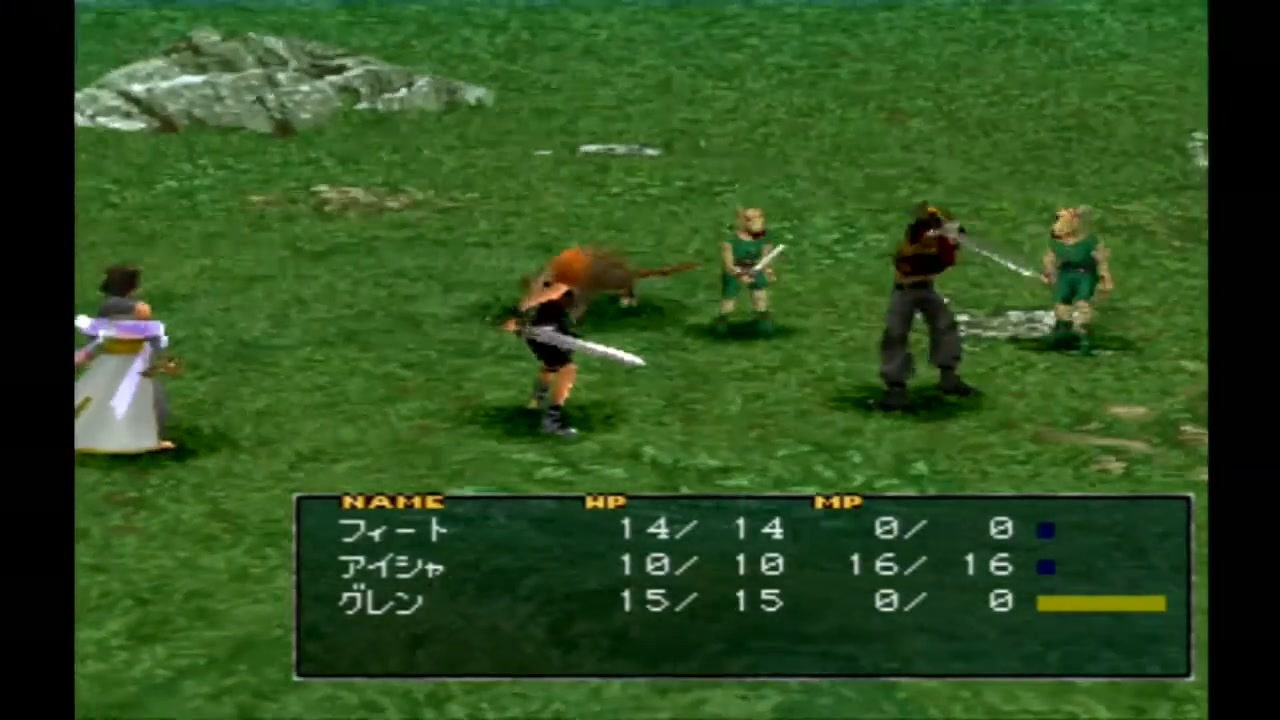The image size is (1280, 720).
Task: Select アイシャ's name in the status panel
Action: click(x=393, y=566)
